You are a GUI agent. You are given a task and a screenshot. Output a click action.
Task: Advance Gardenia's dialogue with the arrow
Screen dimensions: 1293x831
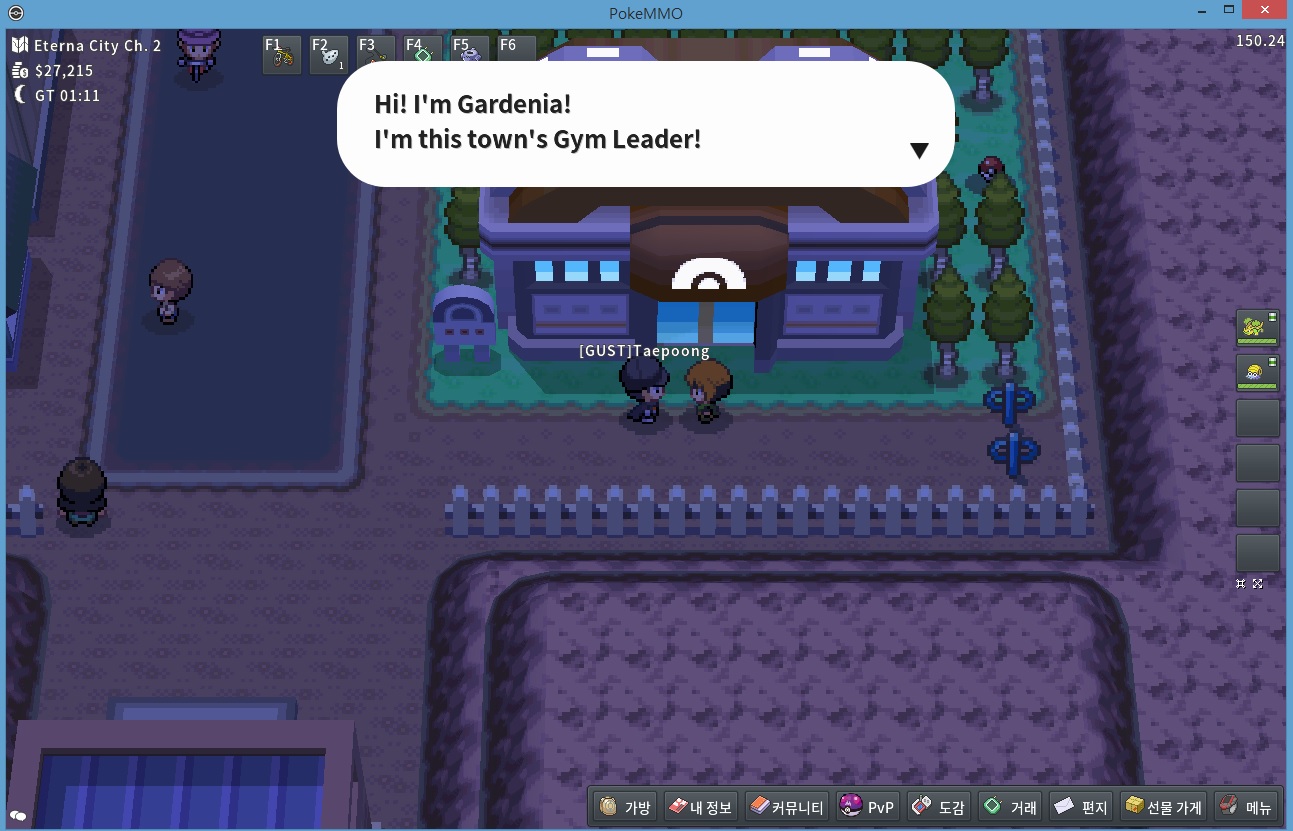coord(919,150)
